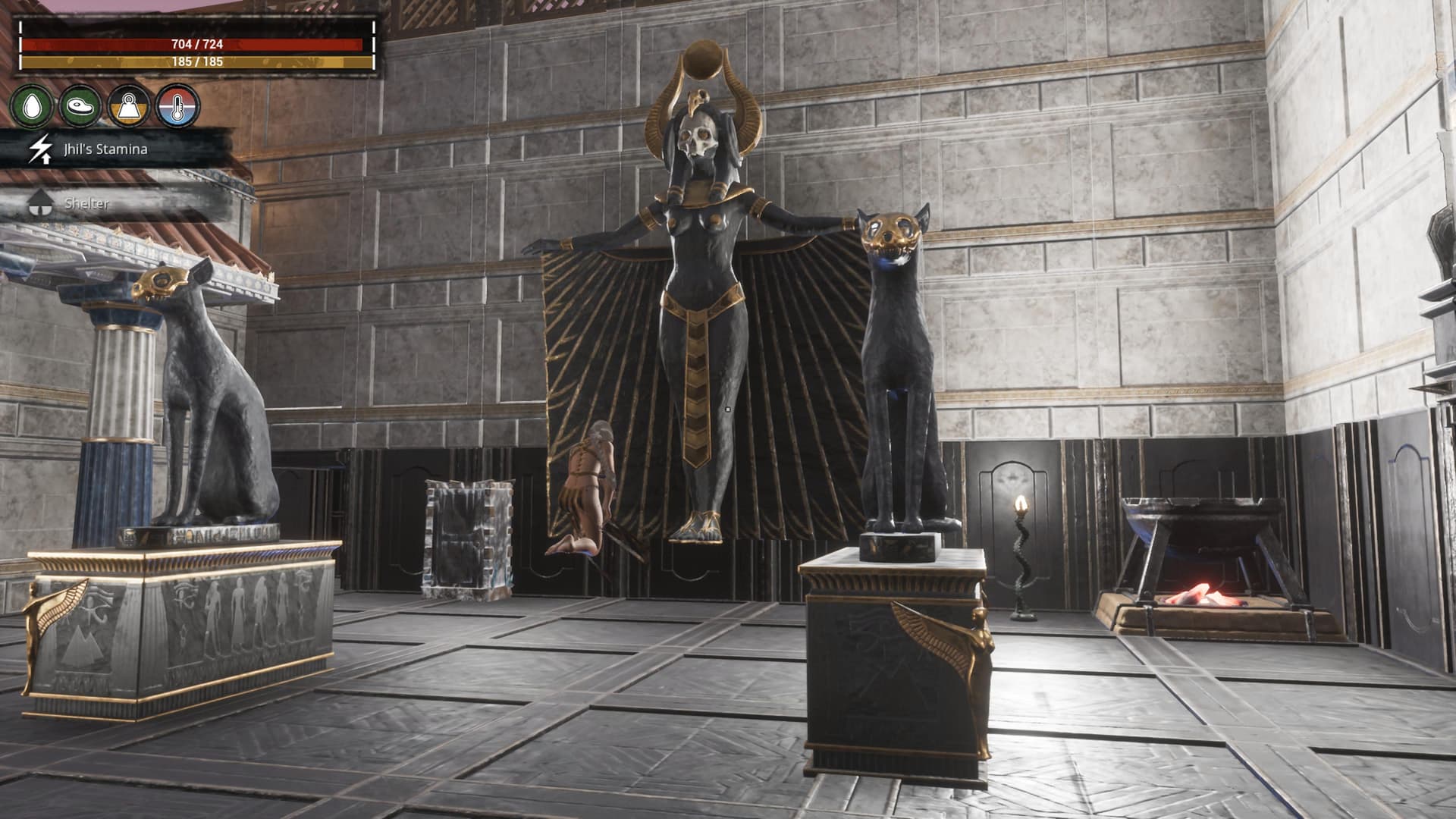Viewport: 1456px width, 819px height.
Task: Click the Jhil's Stamina buff entry
Action: 106,149
